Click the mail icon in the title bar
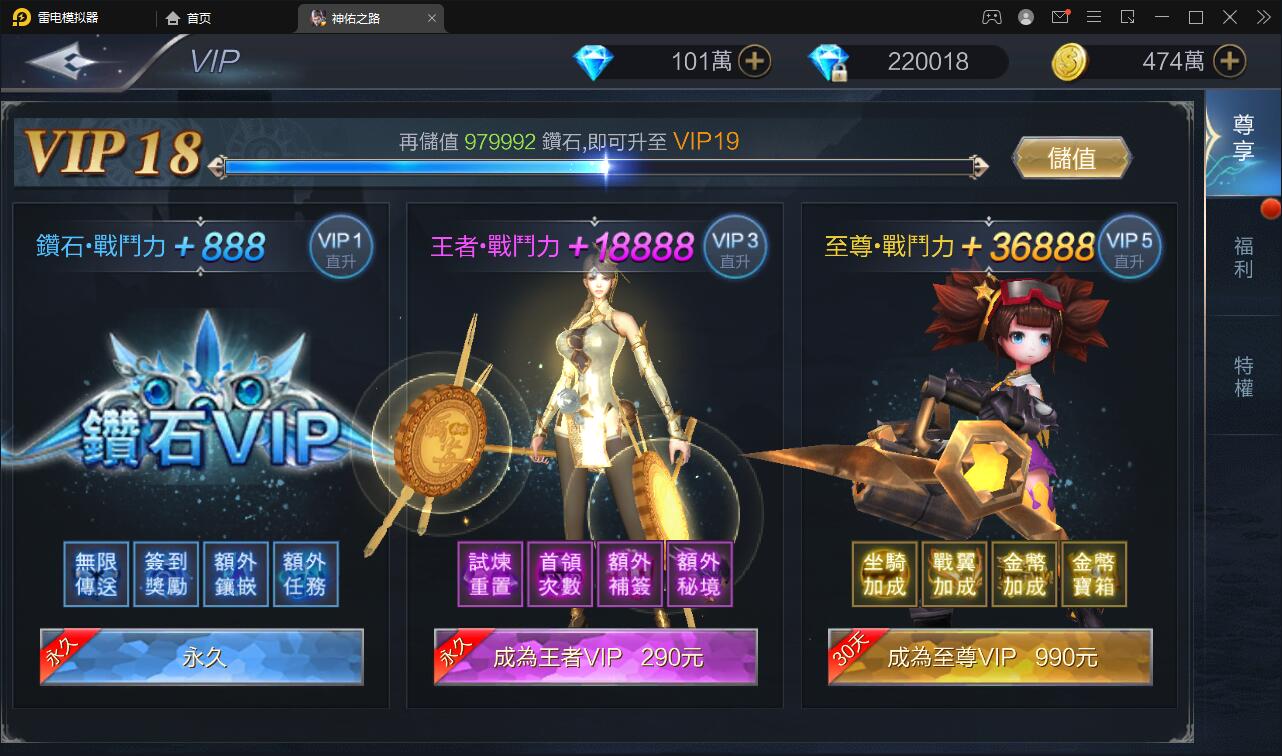The image size is (1282, 756). coord(1060,16)
